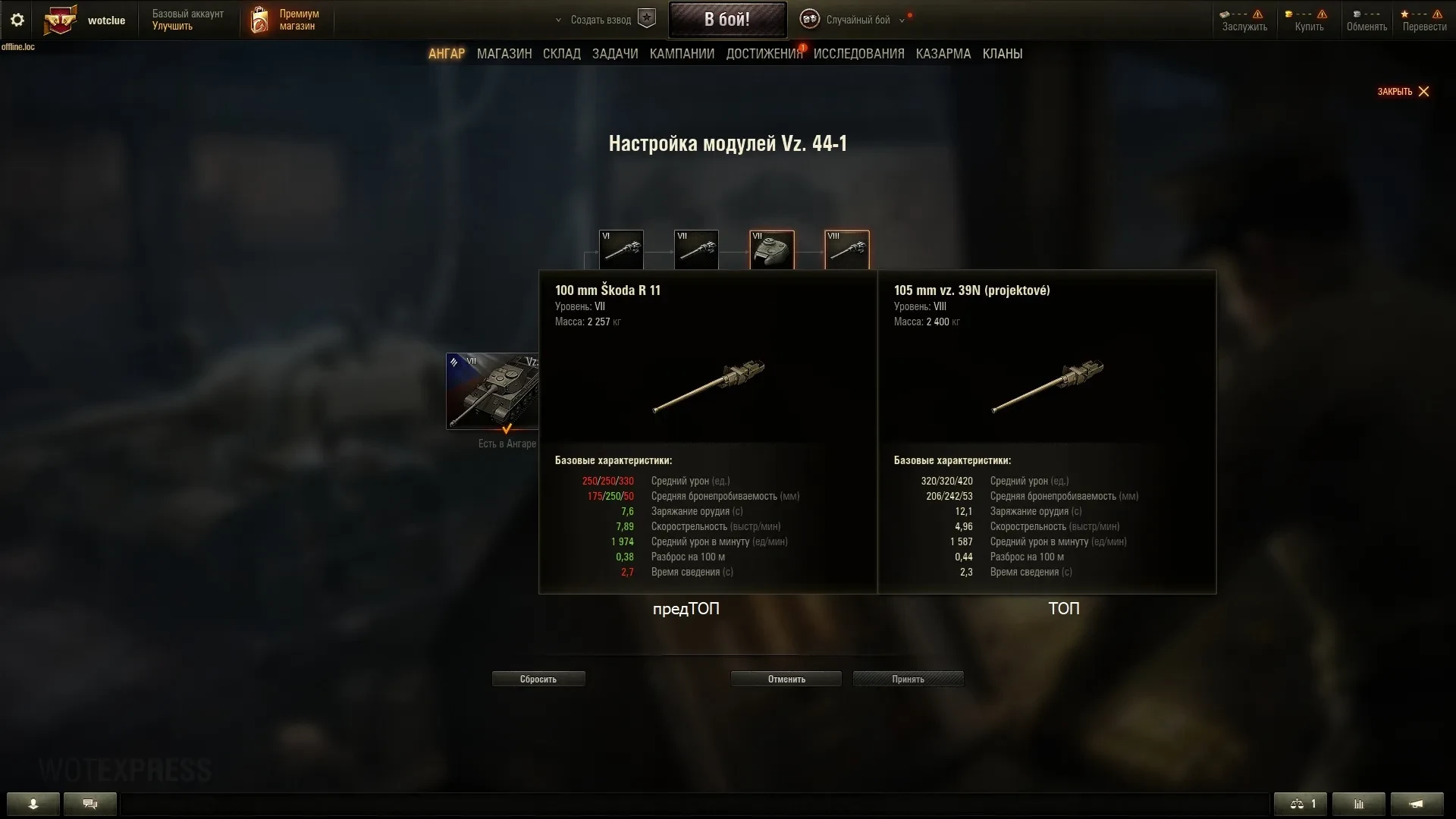The image size is (1456, 819).
Task: Open the settings gear menu
Action: tap(17, 20)
